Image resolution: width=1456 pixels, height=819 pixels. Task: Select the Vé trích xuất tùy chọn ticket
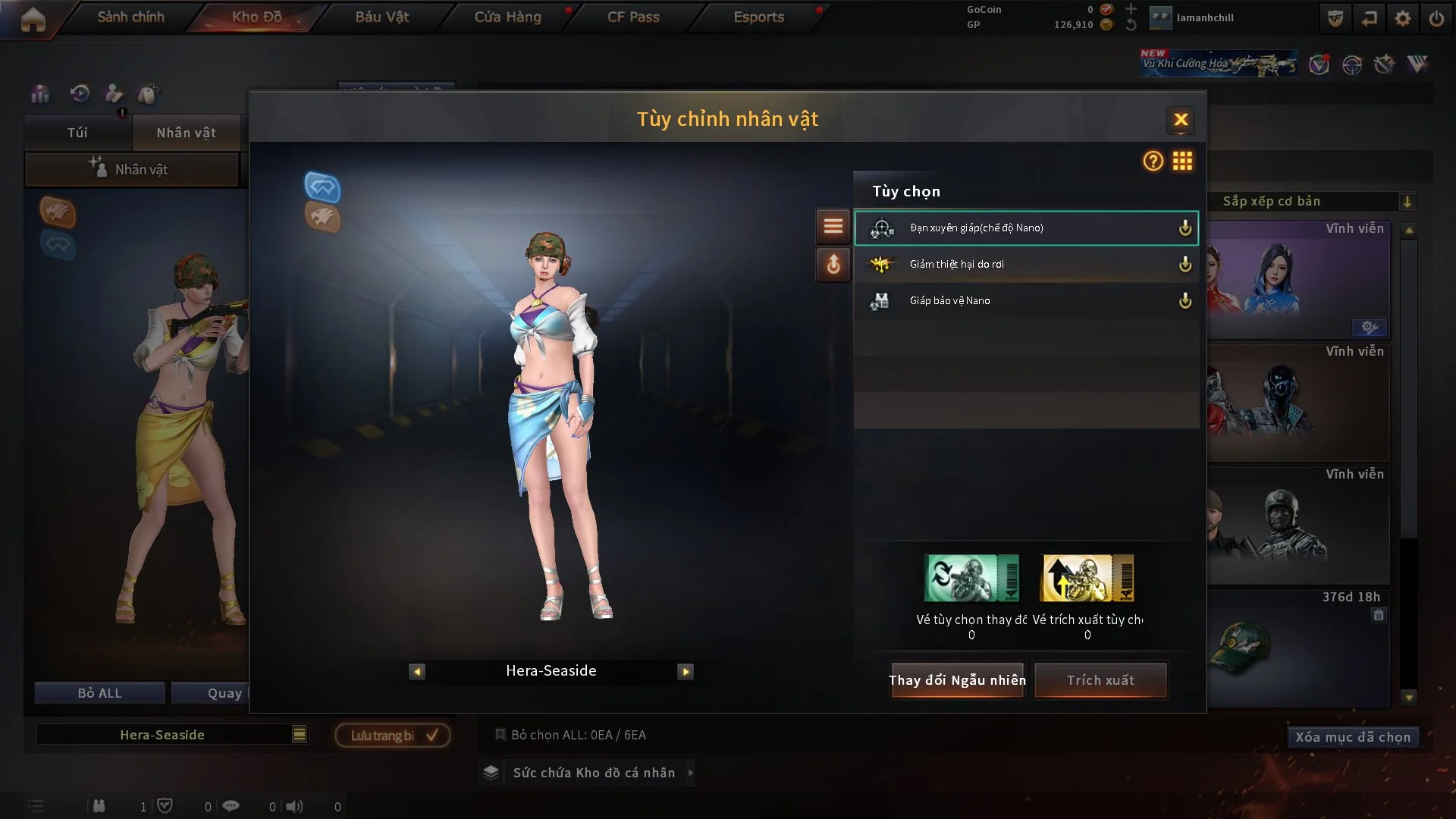(x=1087, y=578)
